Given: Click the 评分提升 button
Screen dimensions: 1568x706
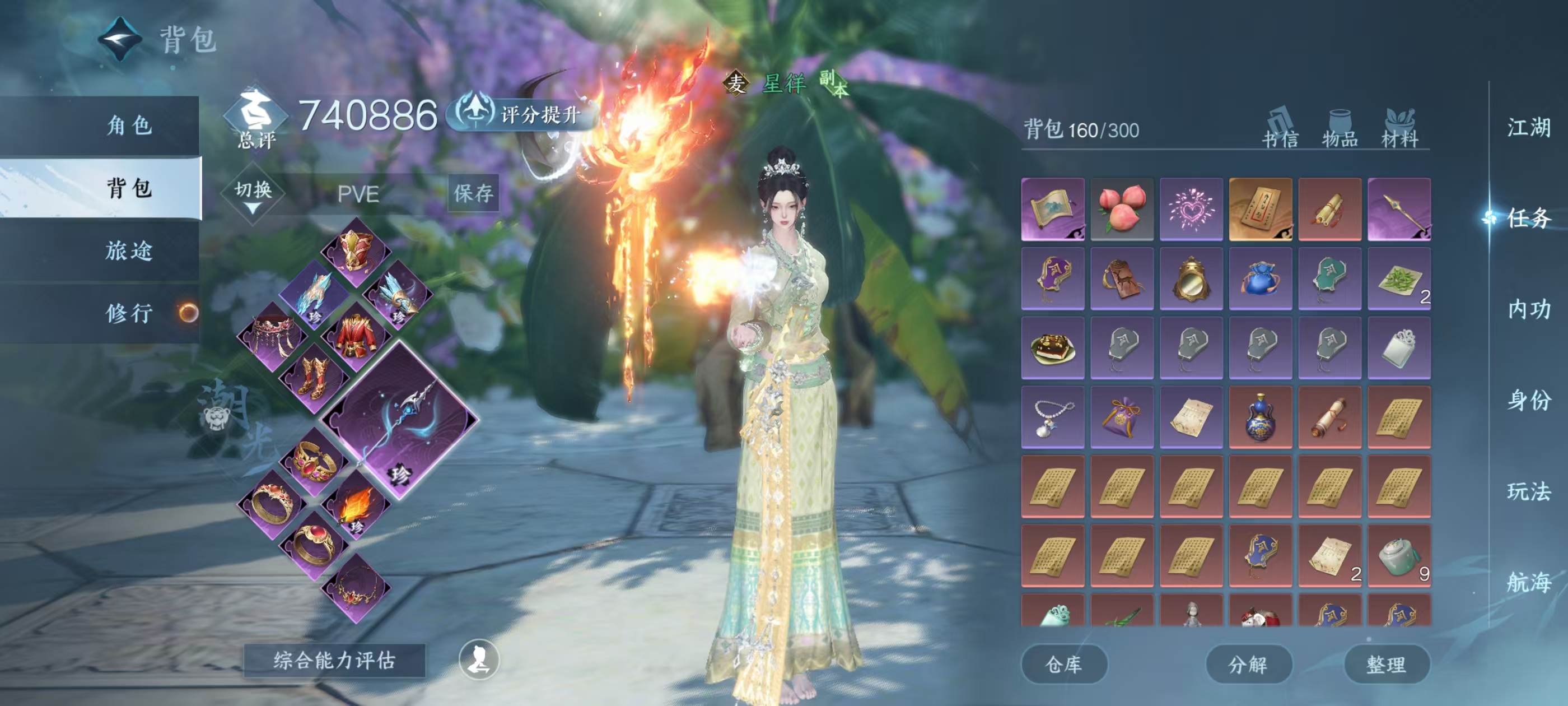Looking at the screenshot, I should (x=524, y=114).
